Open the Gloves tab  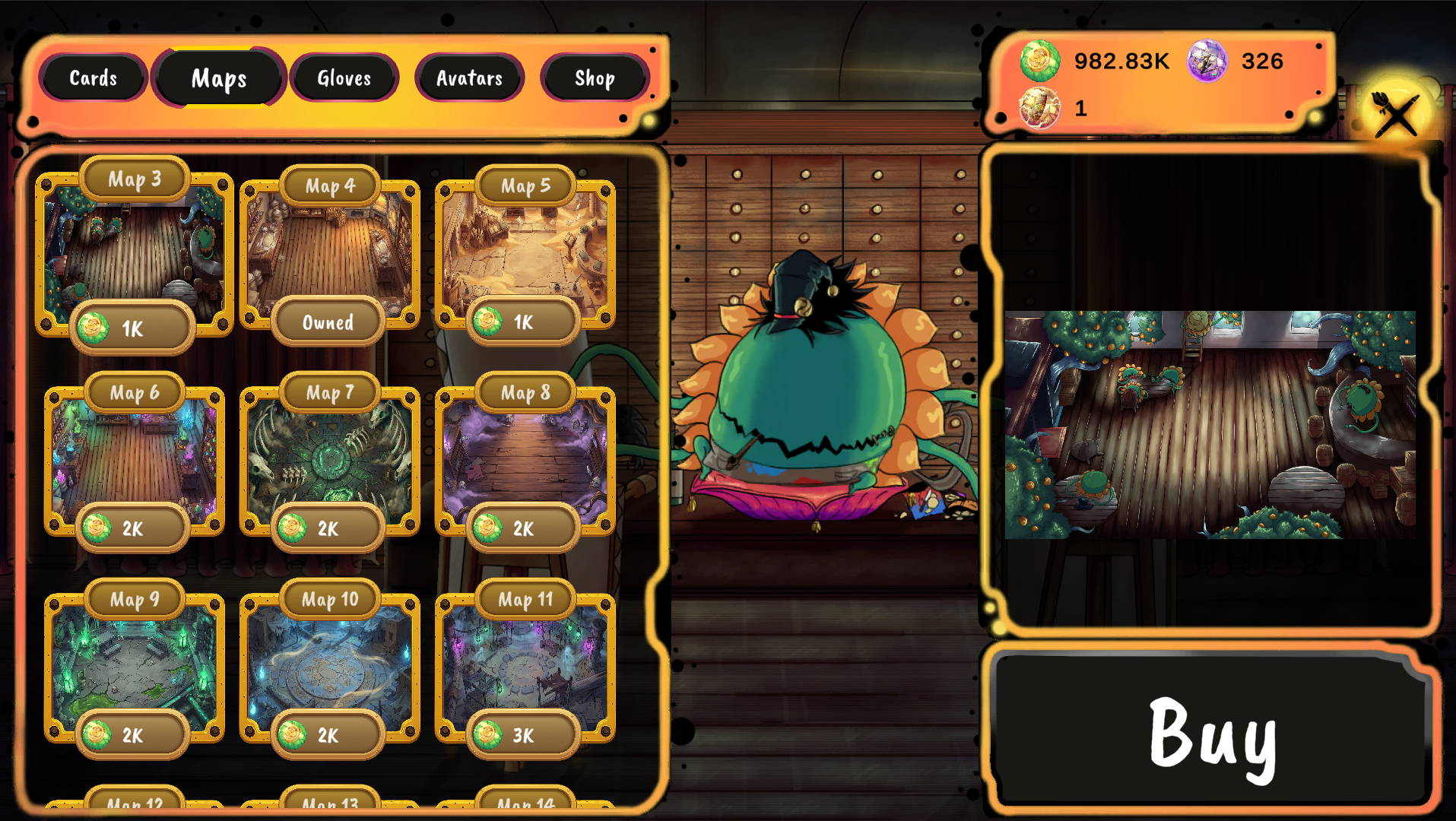tap(344, 78)
